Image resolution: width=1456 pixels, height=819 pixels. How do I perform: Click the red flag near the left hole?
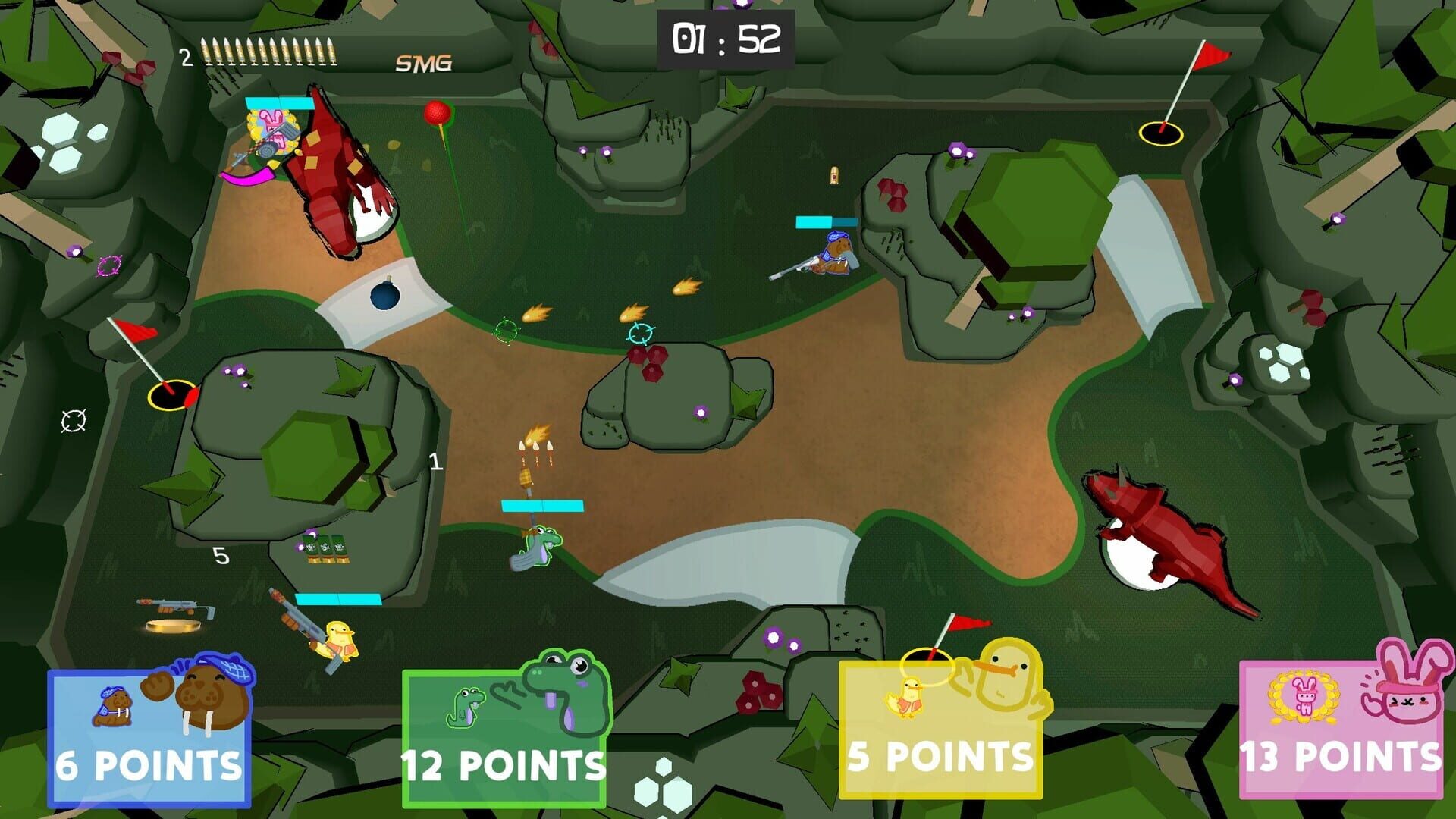tap(133, 330)
